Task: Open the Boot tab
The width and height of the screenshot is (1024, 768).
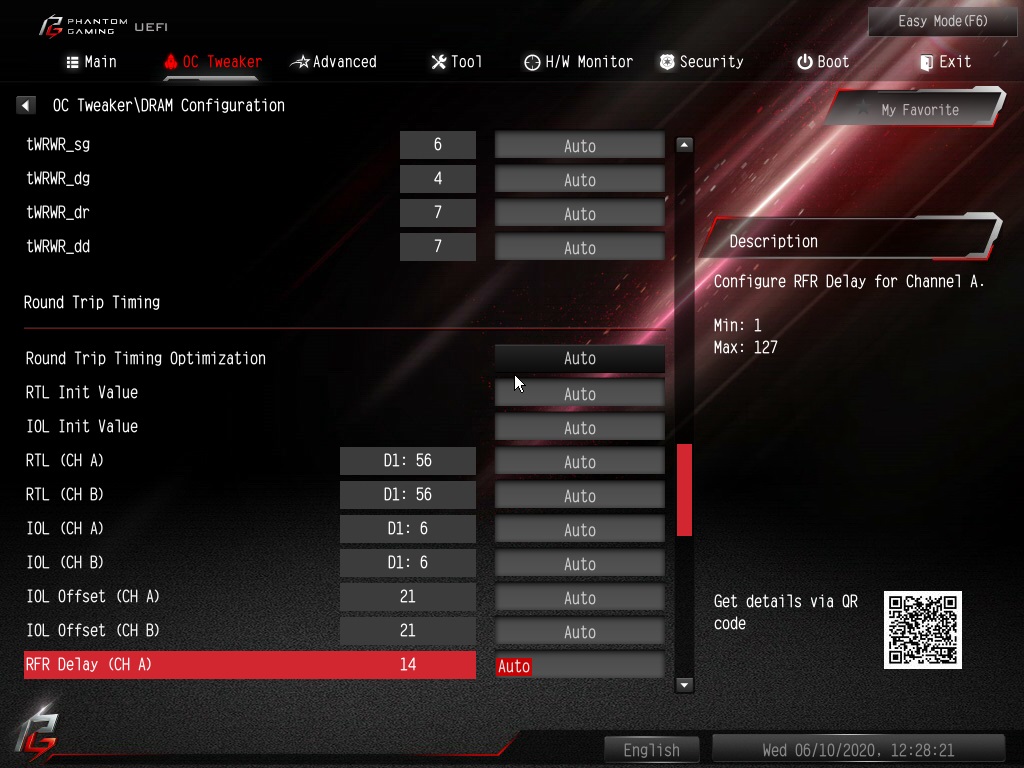Action: 823,62
